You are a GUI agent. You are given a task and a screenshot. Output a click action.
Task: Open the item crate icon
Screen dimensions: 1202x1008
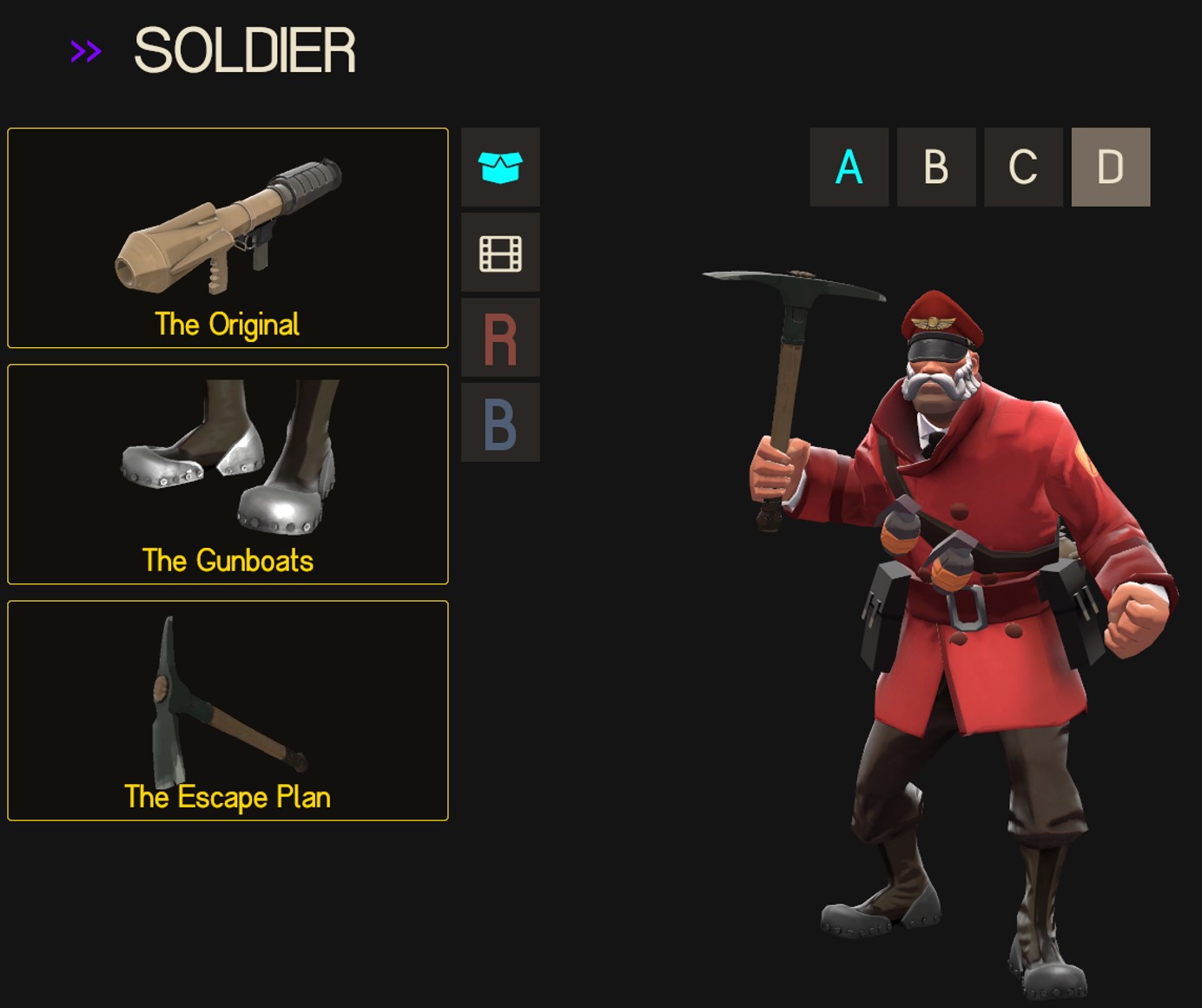pos(500,168)
